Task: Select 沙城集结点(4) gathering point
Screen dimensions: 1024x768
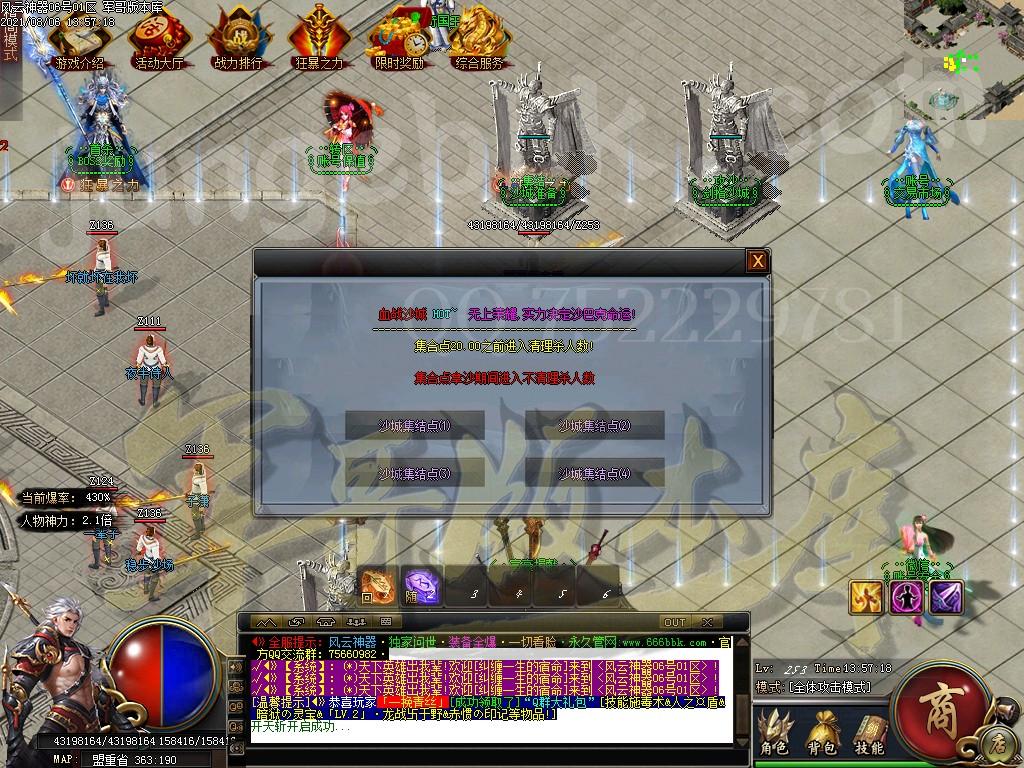Action: pyautogui.click(x=595, y=473)
